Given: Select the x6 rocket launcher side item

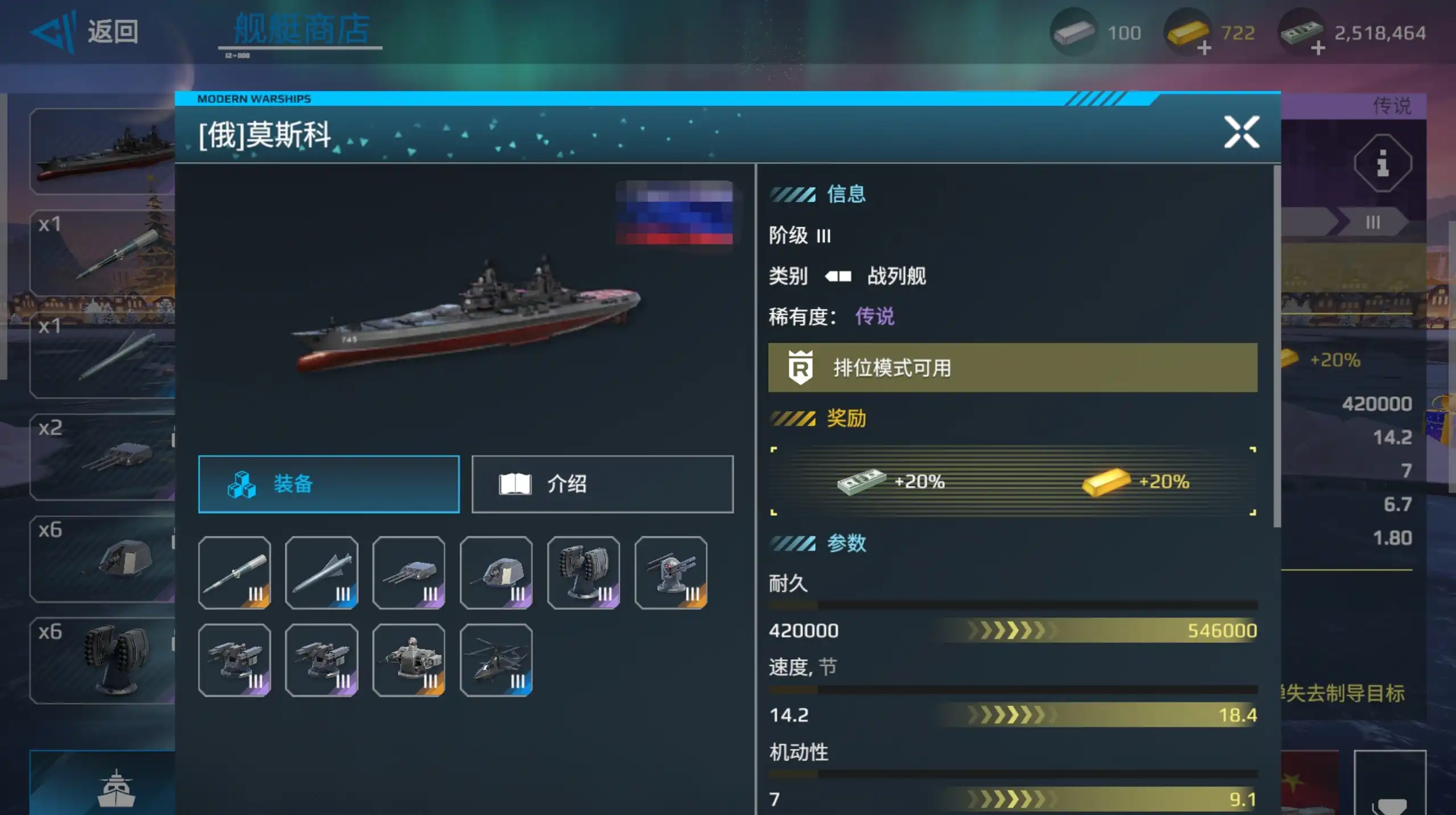Looking at the screenshot, I should [102, 660].
